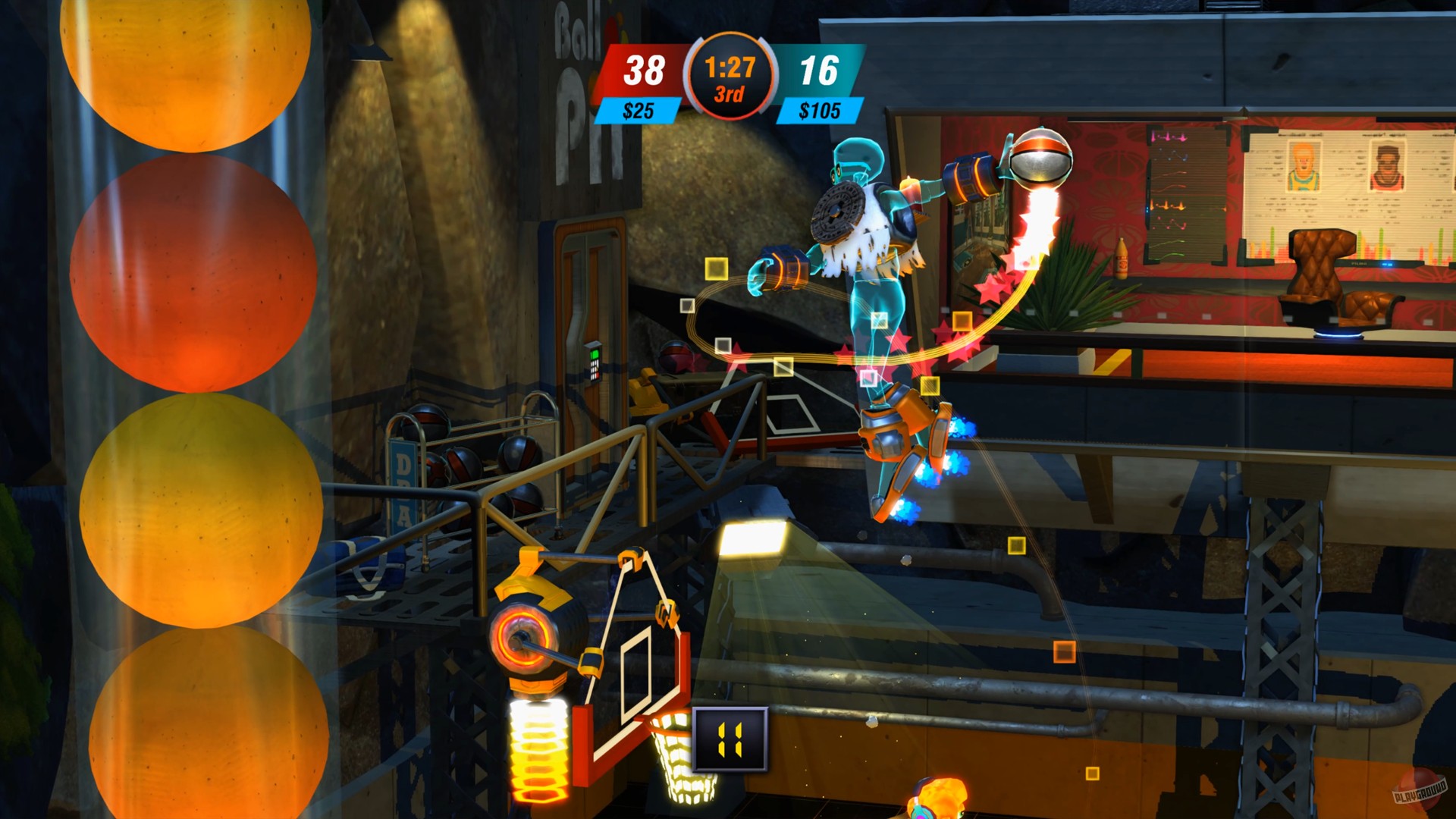Viewport: 1456px width, 819px height.
Task: Select the right player portrait on the scouting board
Action: click(x=1387, y=168)
